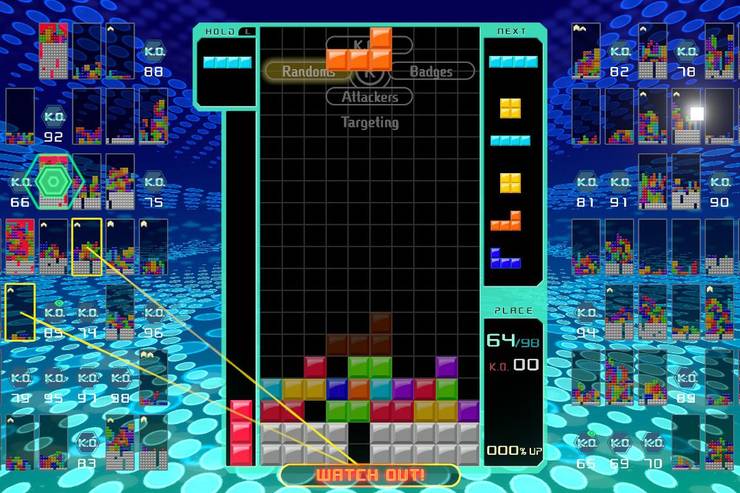This screenshot has height=493, width=740.
Task: Choose the Badges targeting option
Action: point(430,71)
